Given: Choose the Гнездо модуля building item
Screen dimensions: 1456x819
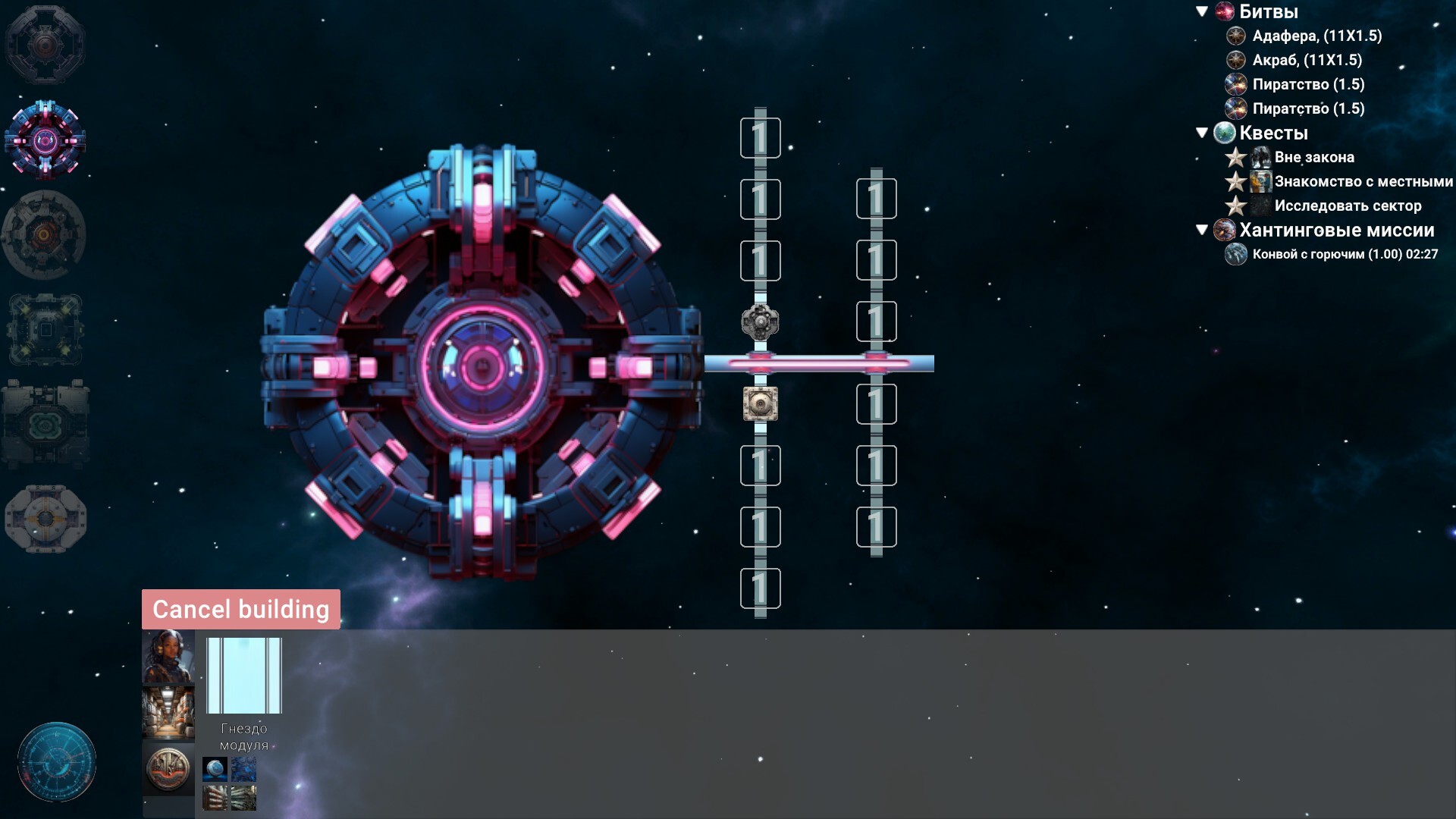Looking at the screenshot, I should coord(243,676).
